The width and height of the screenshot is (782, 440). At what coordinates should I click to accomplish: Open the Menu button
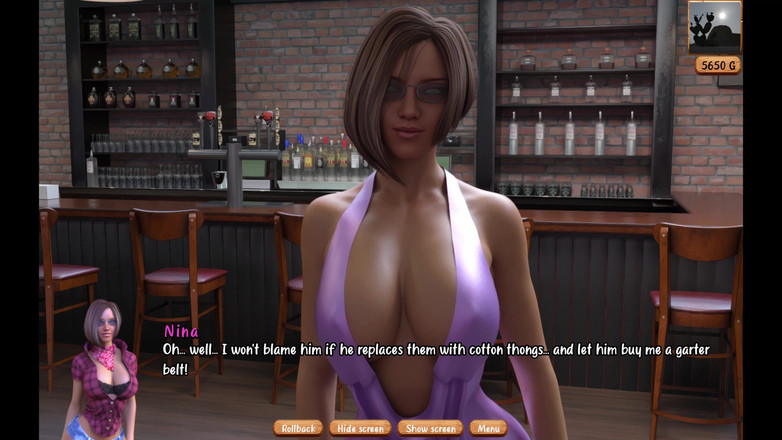click(488, 428)
